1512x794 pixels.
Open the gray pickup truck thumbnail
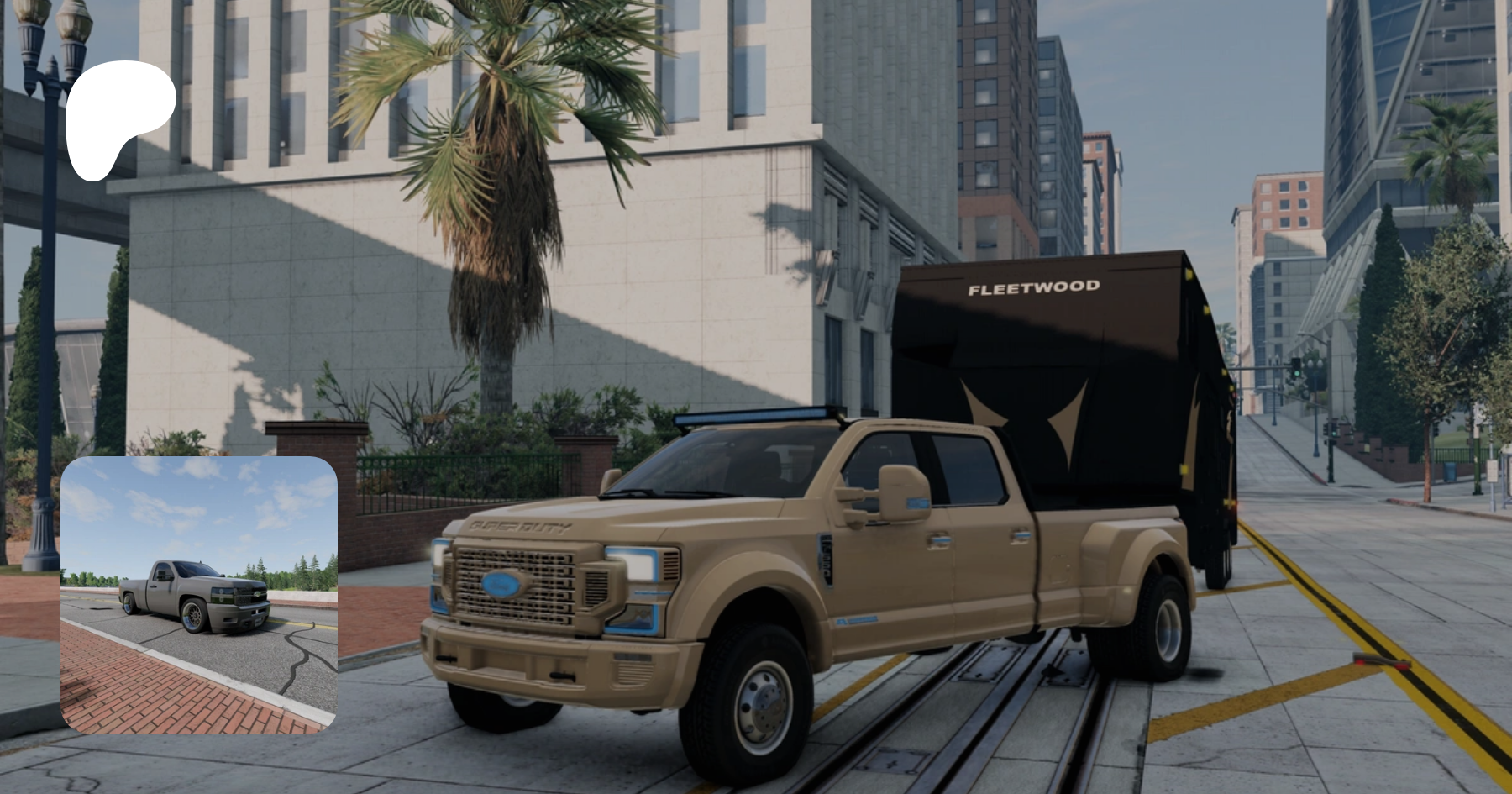click(199, 595)
